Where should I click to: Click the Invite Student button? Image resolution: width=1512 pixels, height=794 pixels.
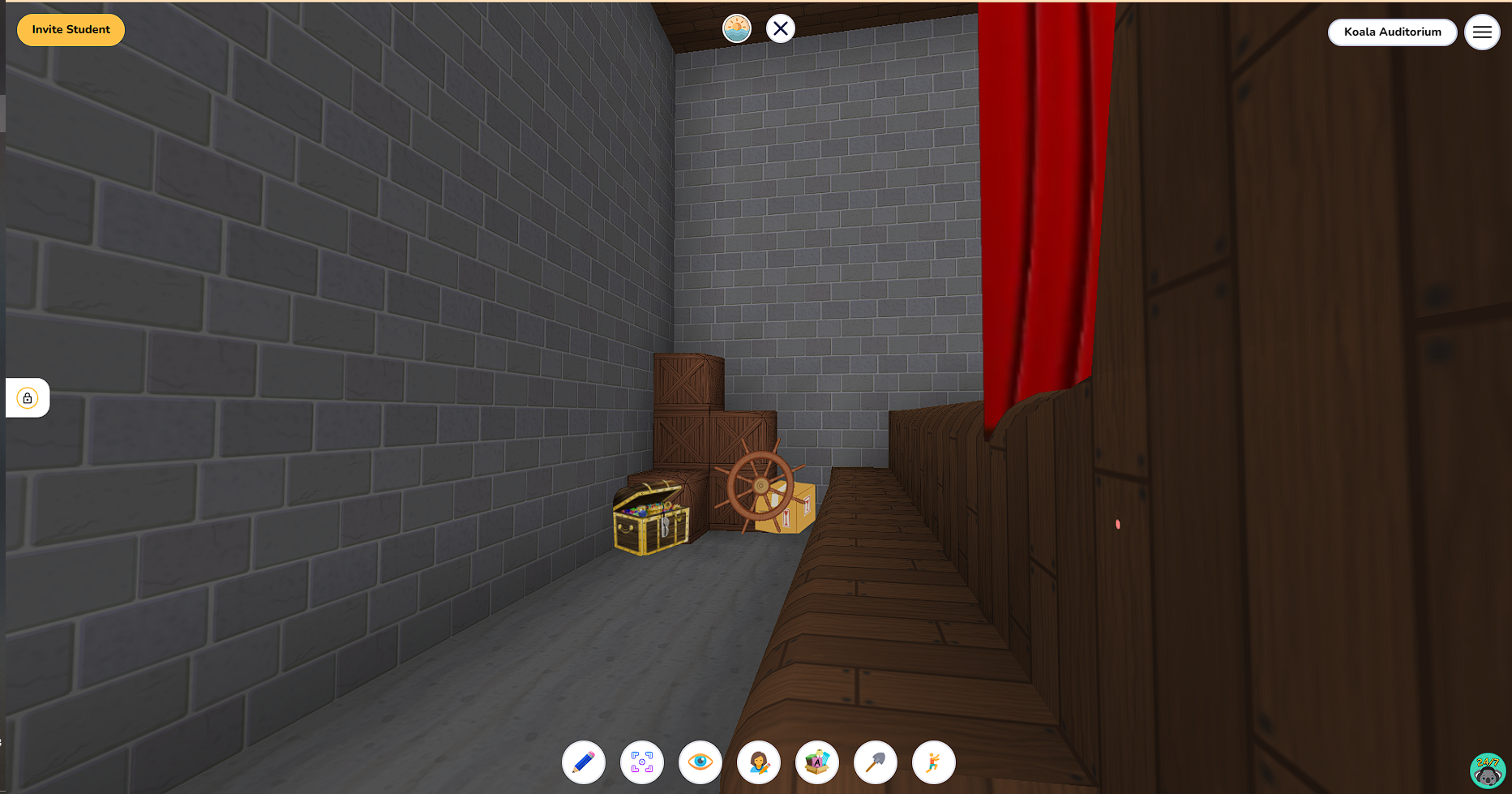71,29
